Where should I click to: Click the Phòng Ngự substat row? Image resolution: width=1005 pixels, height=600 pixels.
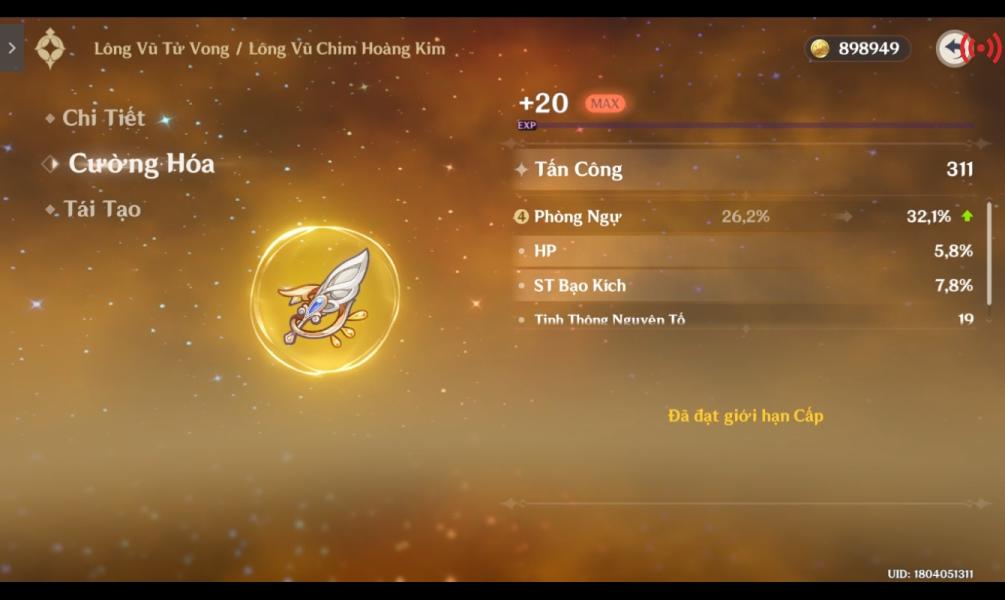[744, 217]
